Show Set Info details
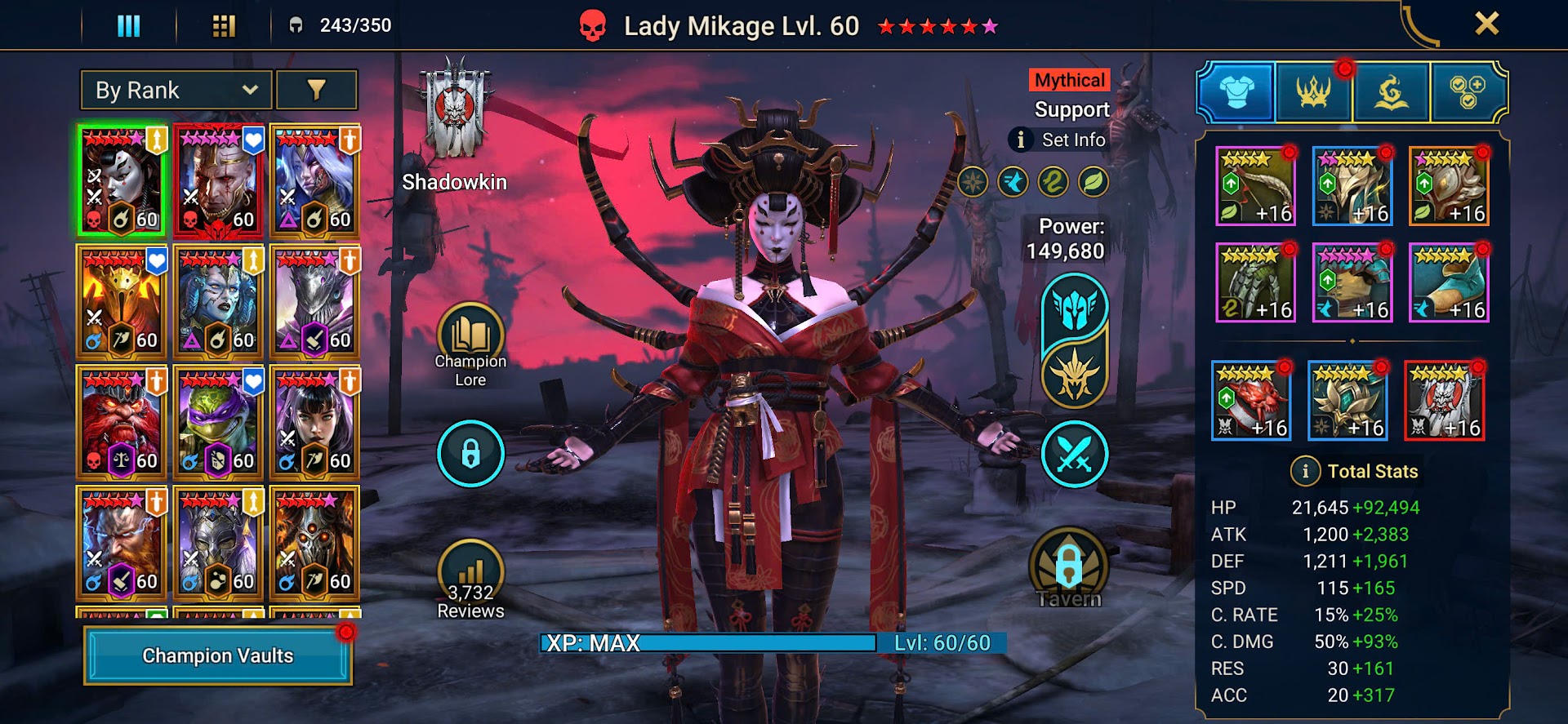The width and height of the screenshot is (1568, 724). pos(1058,140)
